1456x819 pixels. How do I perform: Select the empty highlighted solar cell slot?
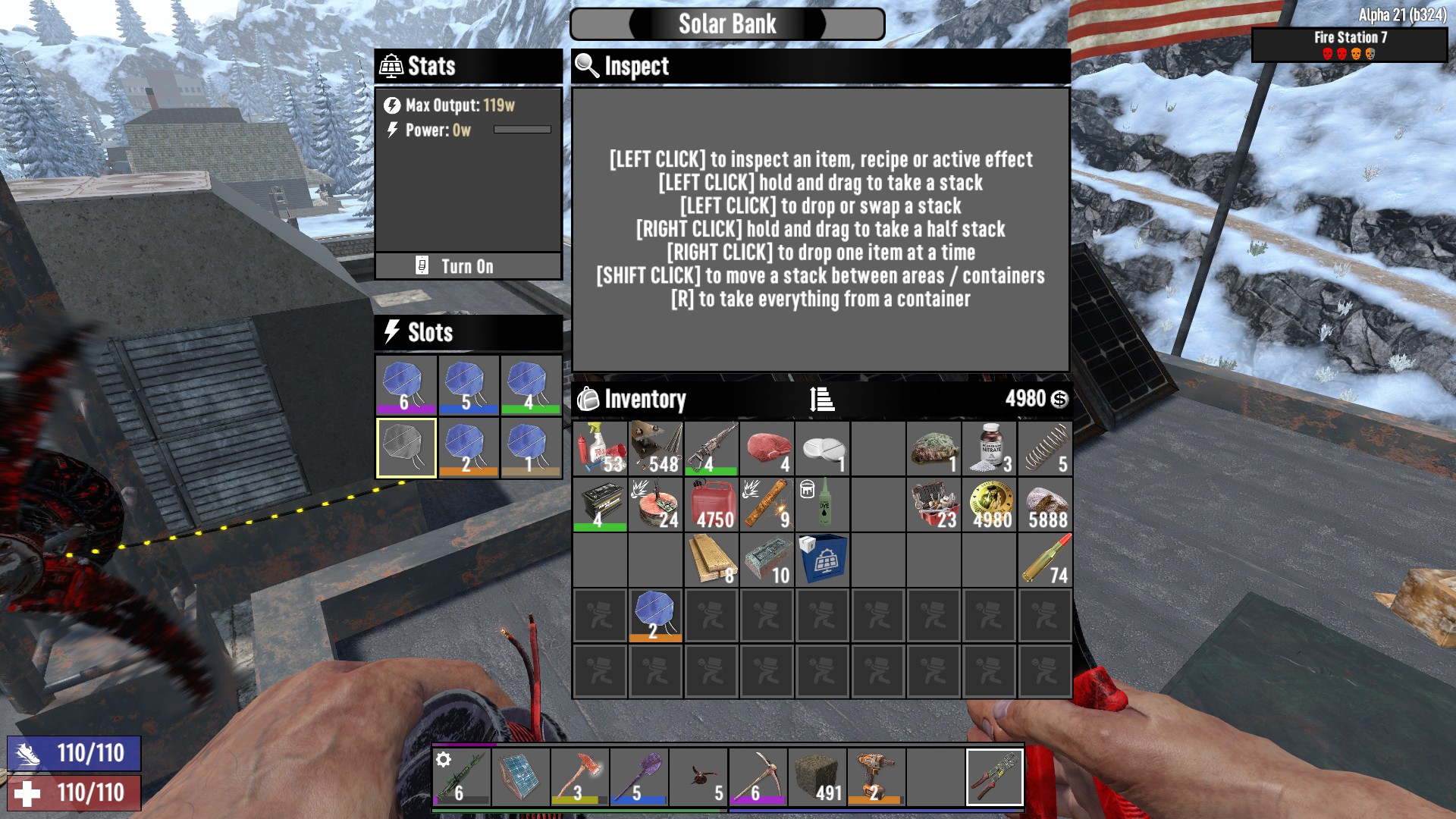pyautogui.click(x=406, y=447)
